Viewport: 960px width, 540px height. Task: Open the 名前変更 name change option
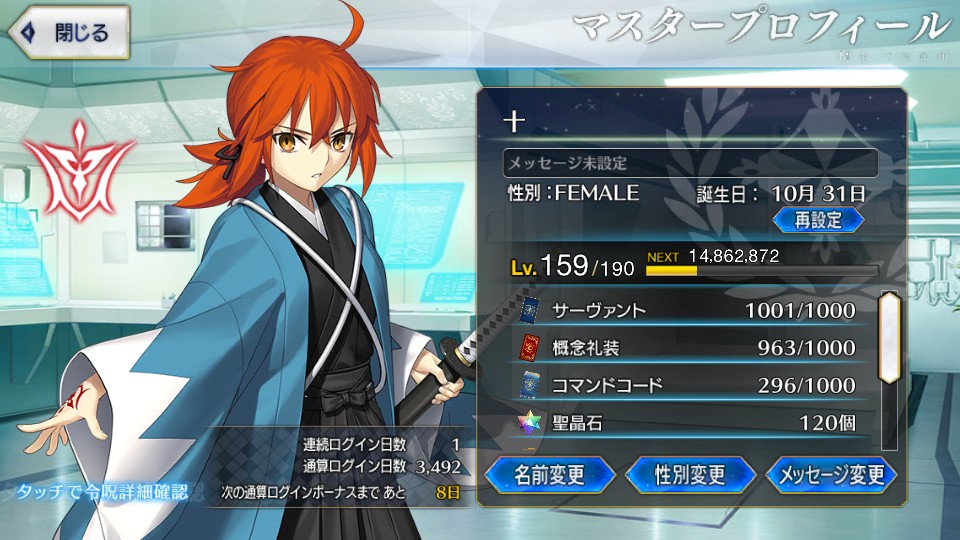tap(549, 473)
